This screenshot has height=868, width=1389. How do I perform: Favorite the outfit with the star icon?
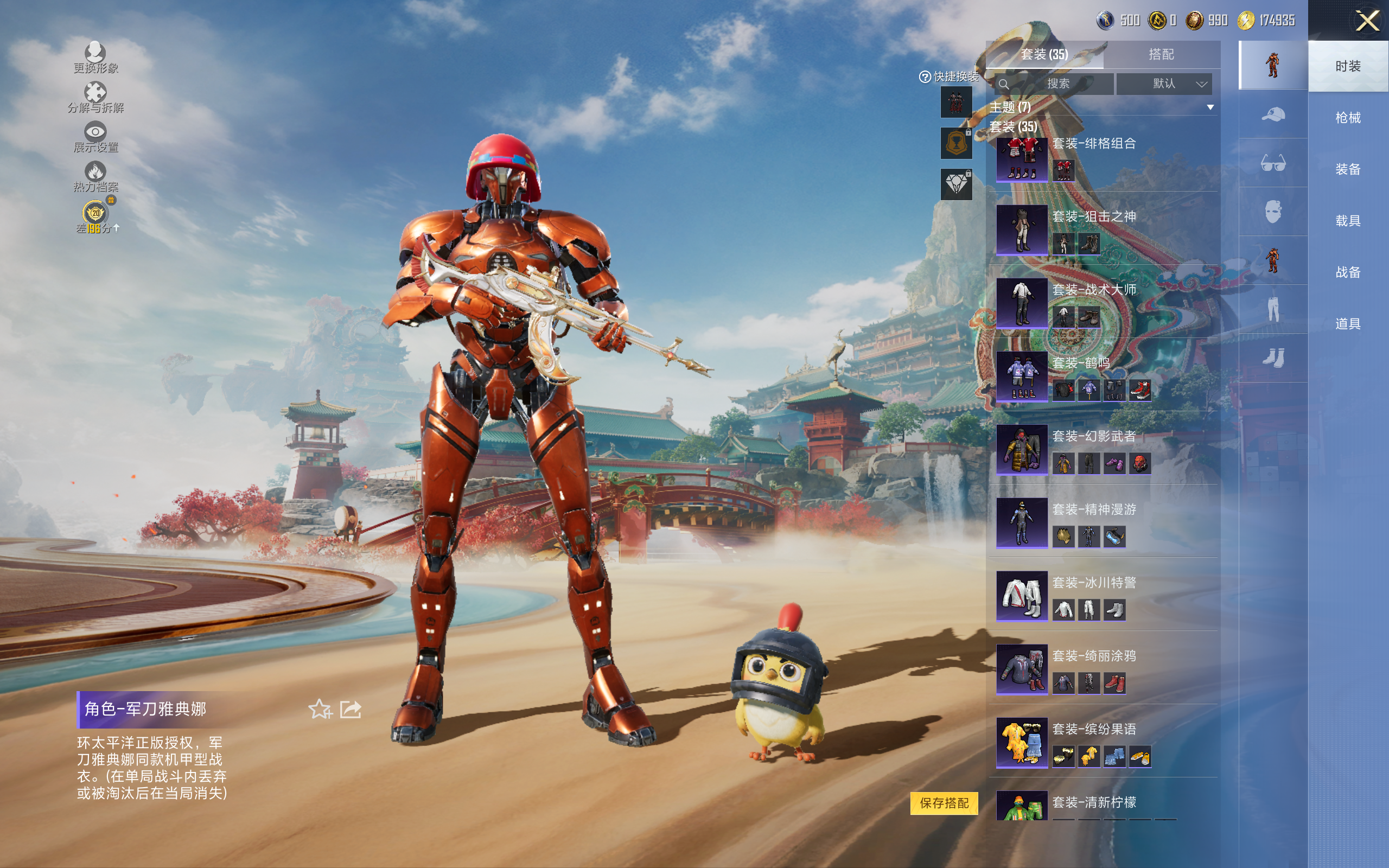click(320, 710)
